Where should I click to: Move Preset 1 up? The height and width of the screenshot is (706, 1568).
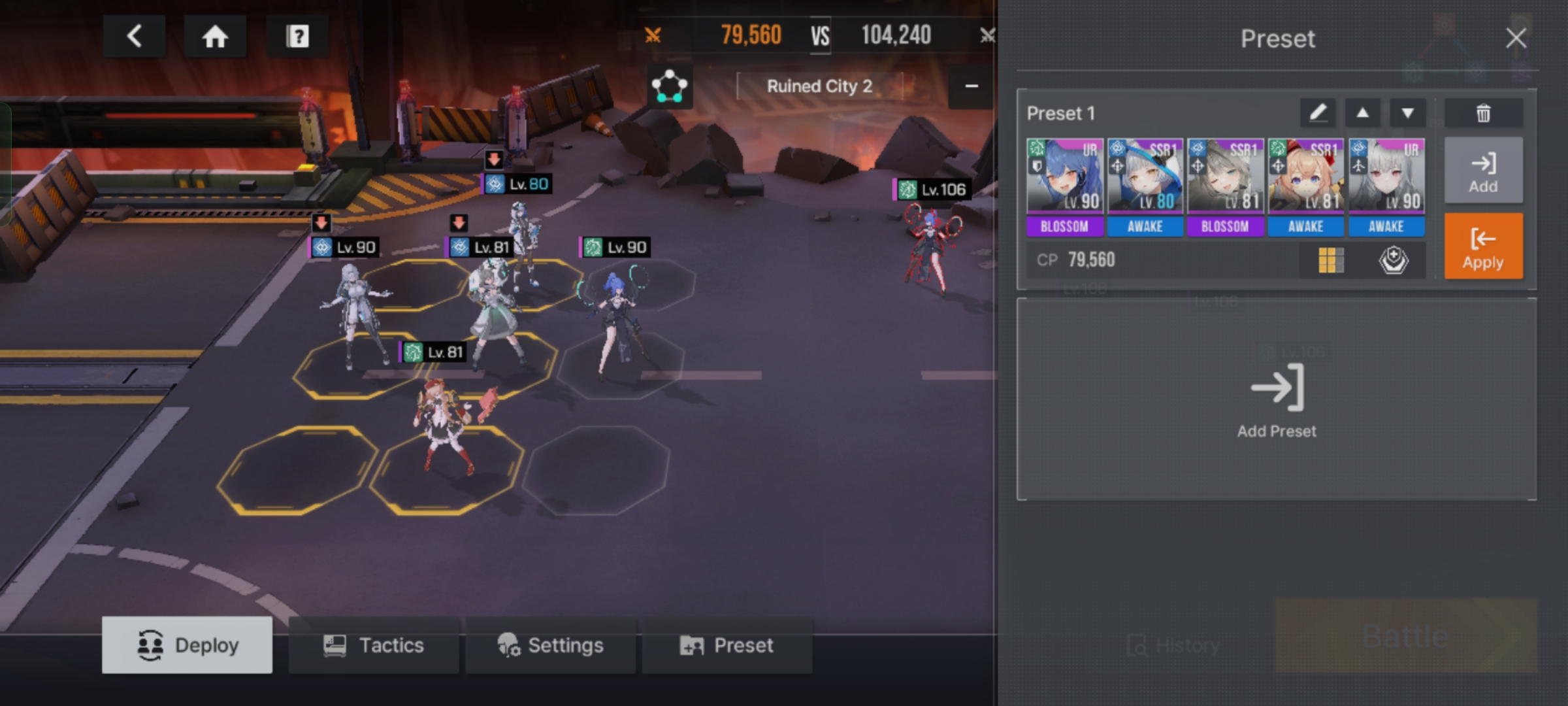coord(1362,113)
